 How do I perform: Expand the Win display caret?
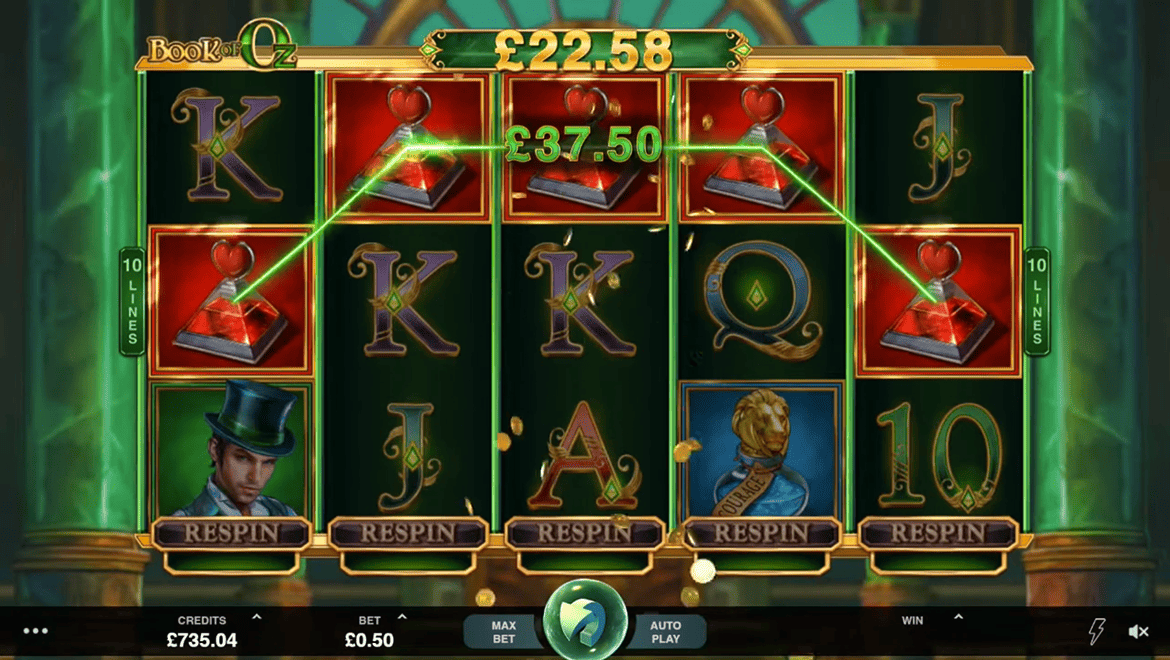pos(958,618)
